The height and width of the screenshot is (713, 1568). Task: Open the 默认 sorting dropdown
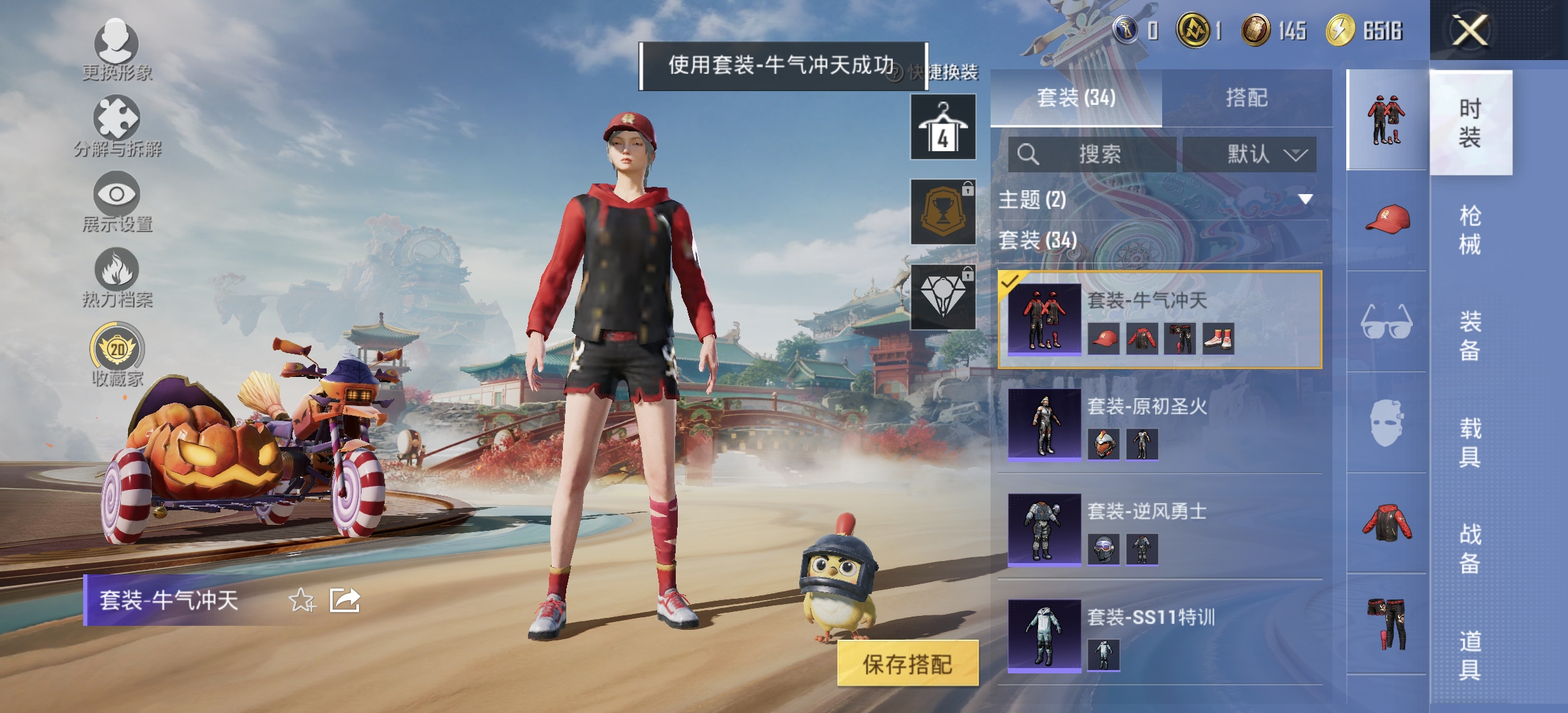1249,154
